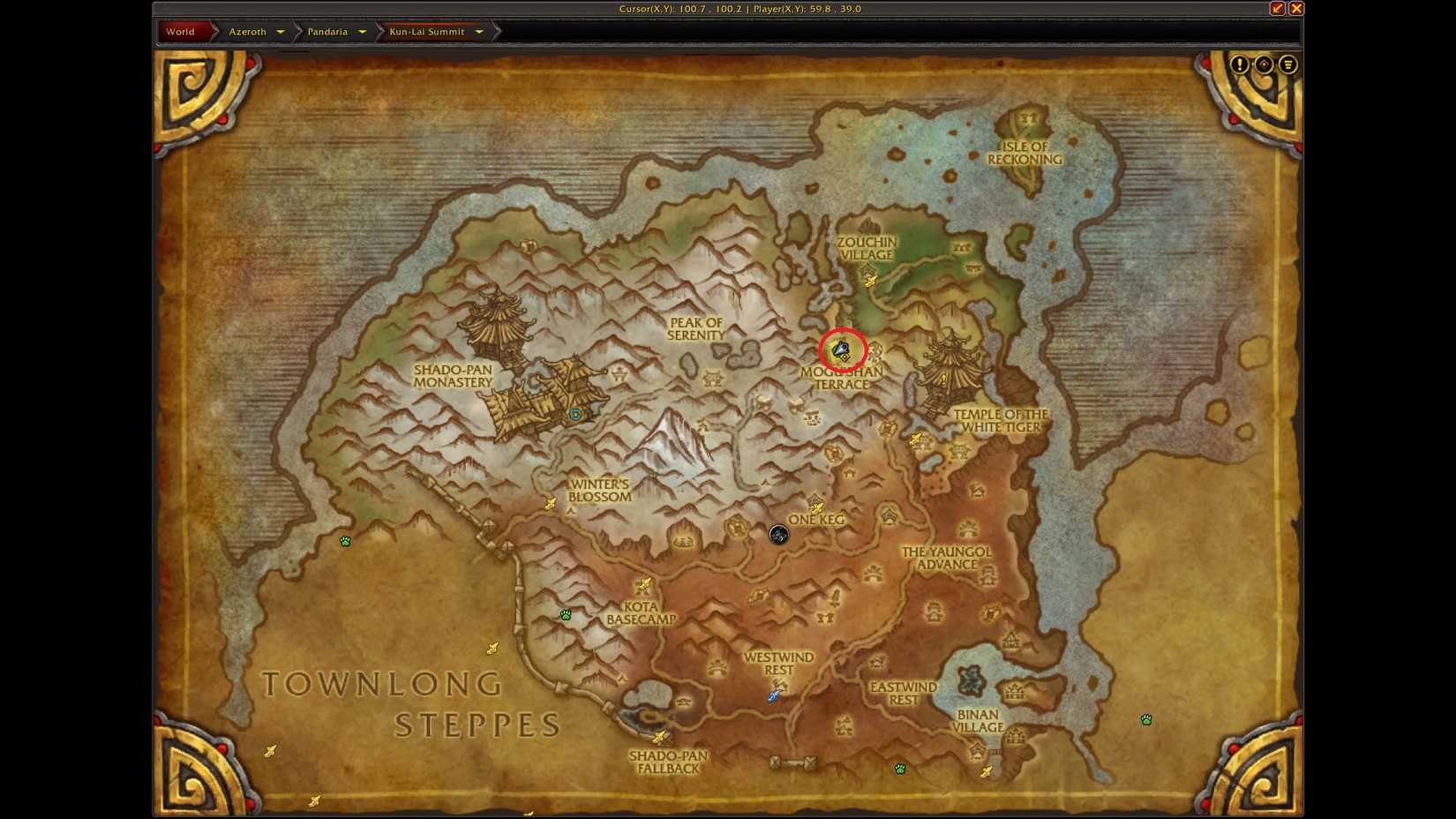
Task: Expand the Kun-Lai Summit dropdown arrow
Action: point(478,31)
